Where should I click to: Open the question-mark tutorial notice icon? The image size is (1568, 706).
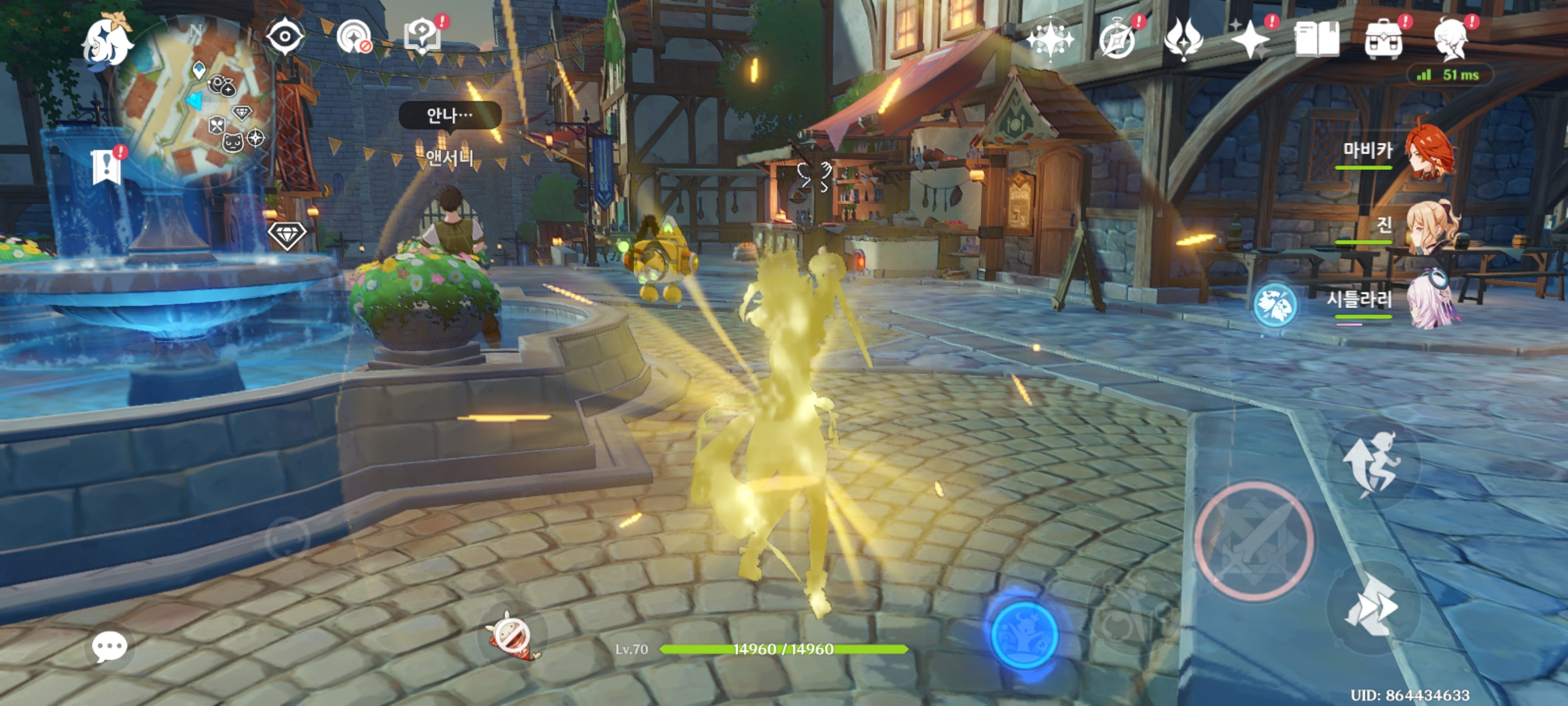point(422,36)
